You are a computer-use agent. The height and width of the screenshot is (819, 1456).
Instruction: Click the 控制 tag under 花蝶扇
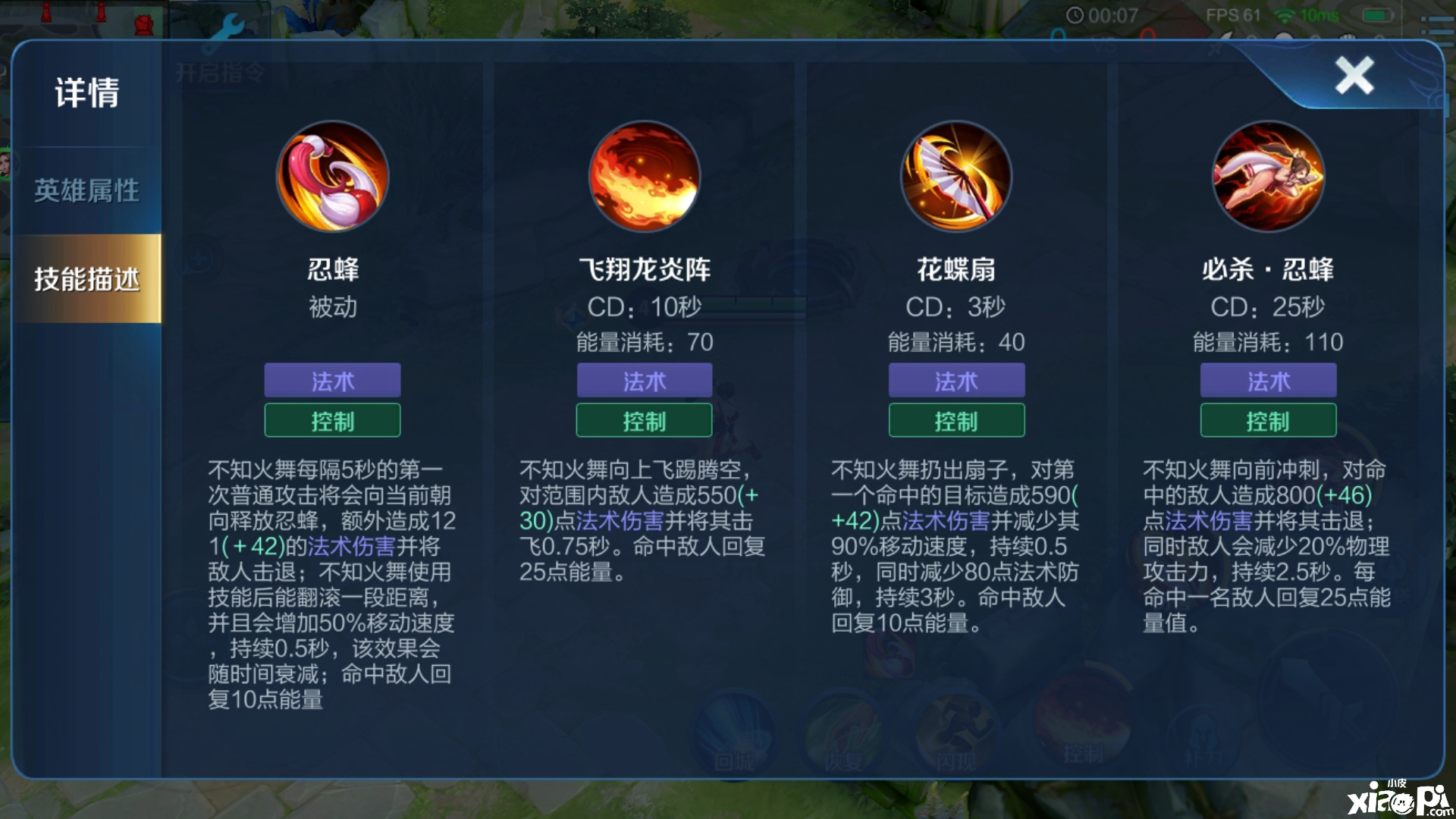coord(955,420)
